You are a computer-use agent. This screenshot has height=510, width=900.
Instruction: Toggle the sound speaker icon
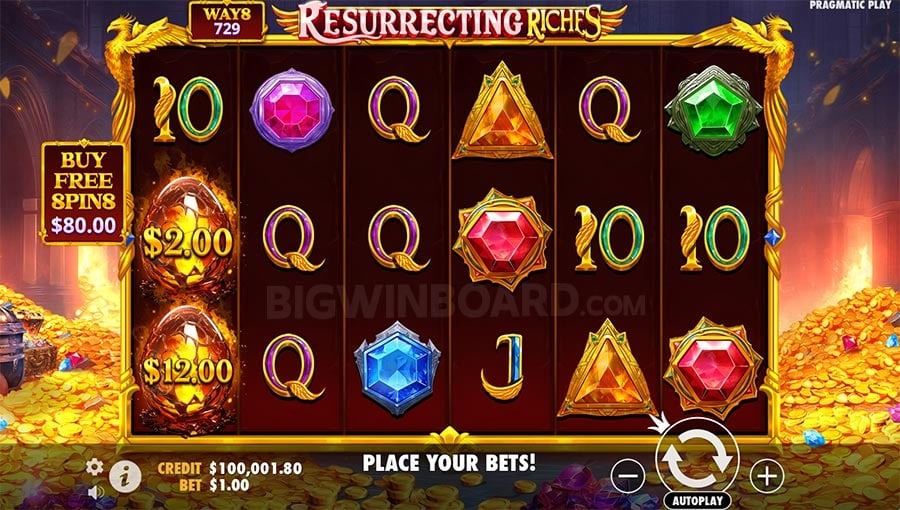95,492
